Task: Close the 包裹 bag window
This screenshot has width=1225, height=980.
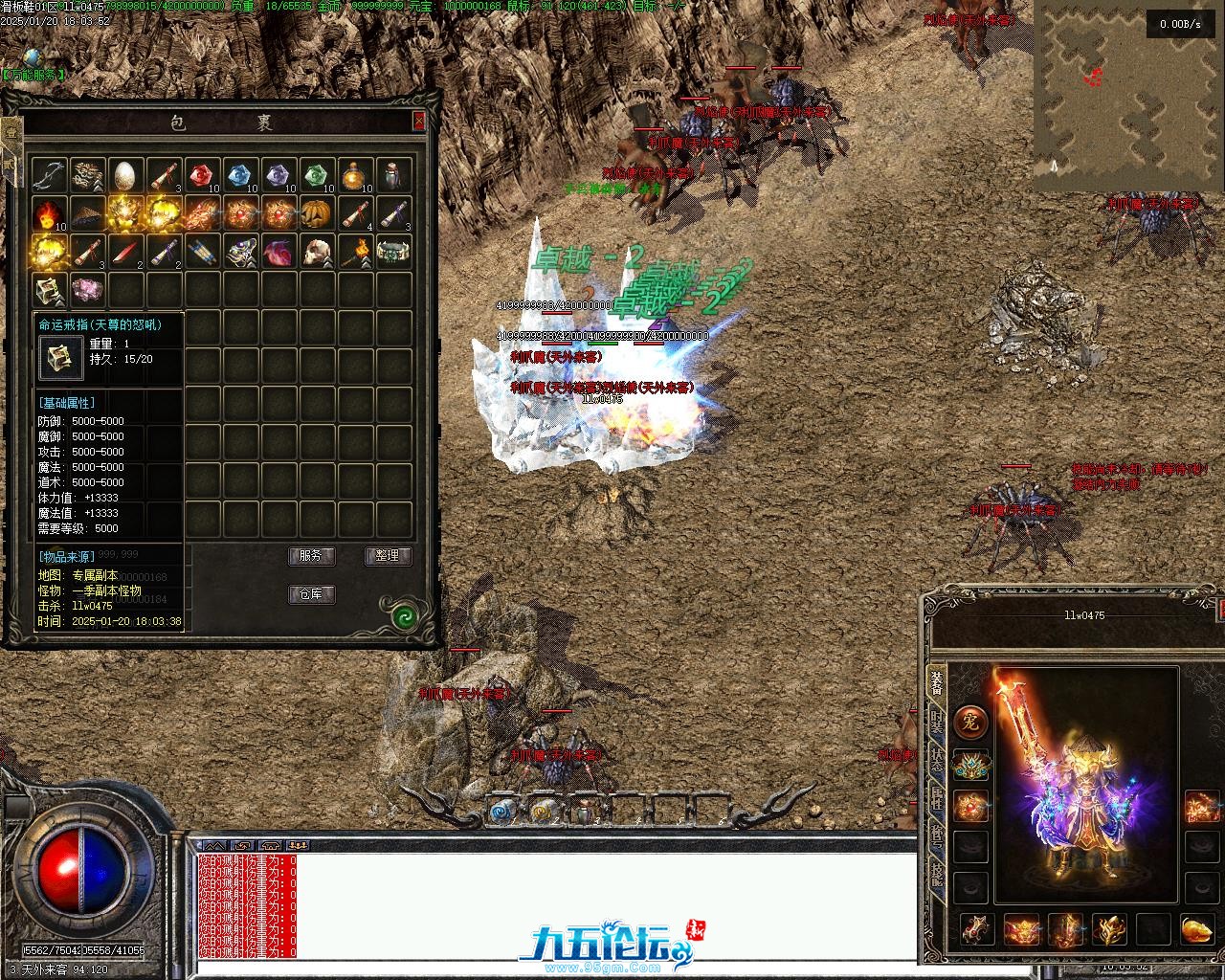Action: (x=419, y=122)
